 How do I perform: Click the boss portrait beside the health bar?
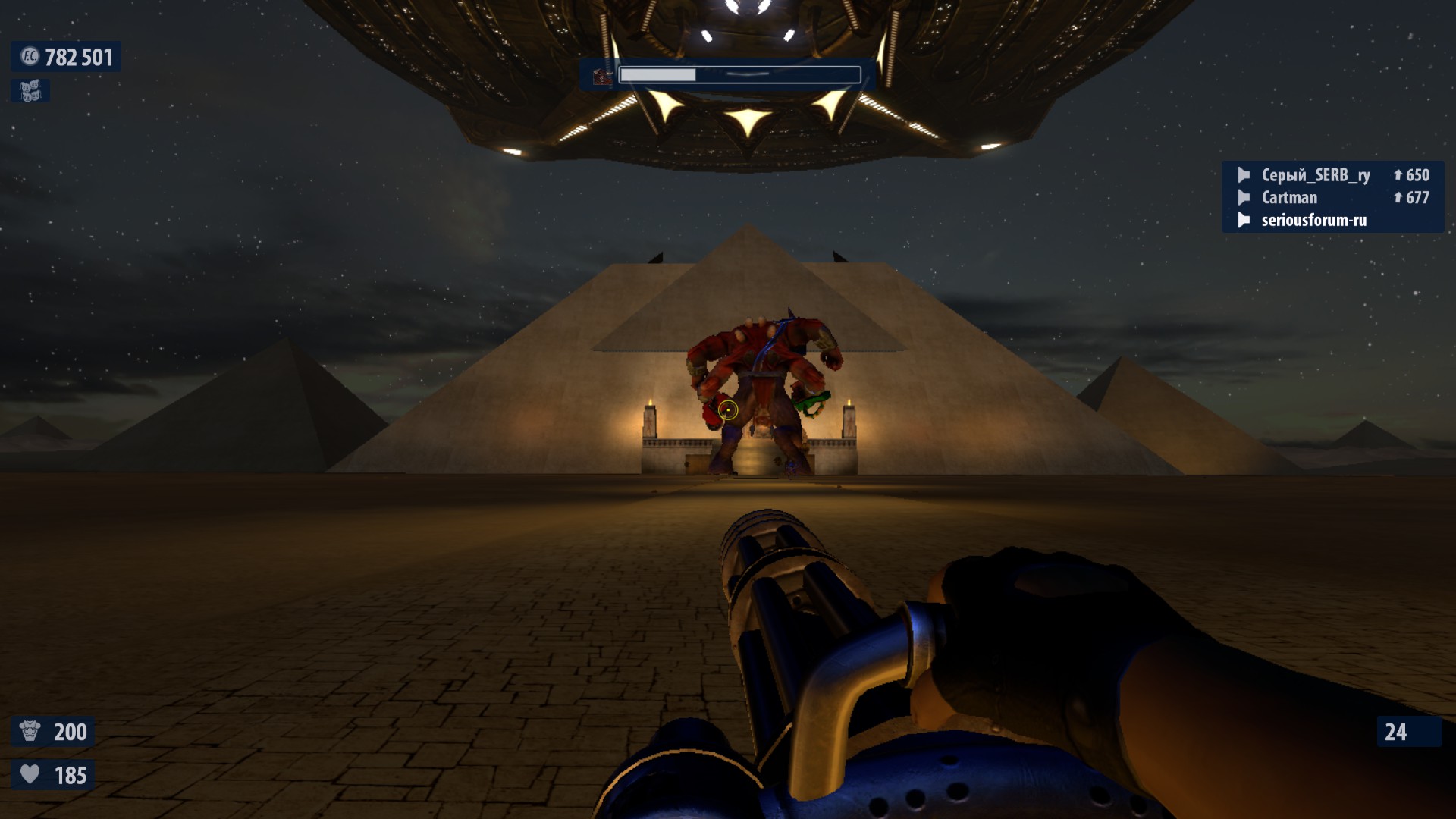602,76
